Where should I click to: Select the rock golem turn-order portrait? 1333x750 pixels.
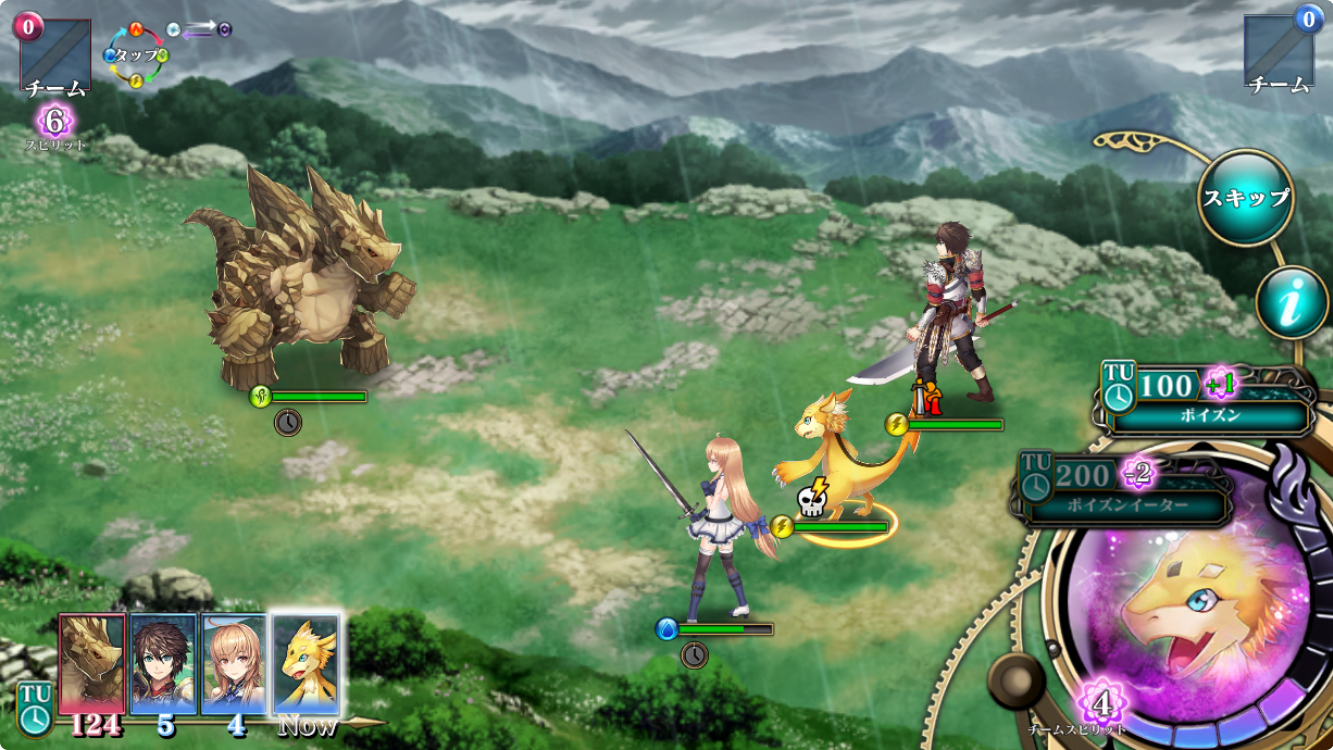[x=93, y=664]
